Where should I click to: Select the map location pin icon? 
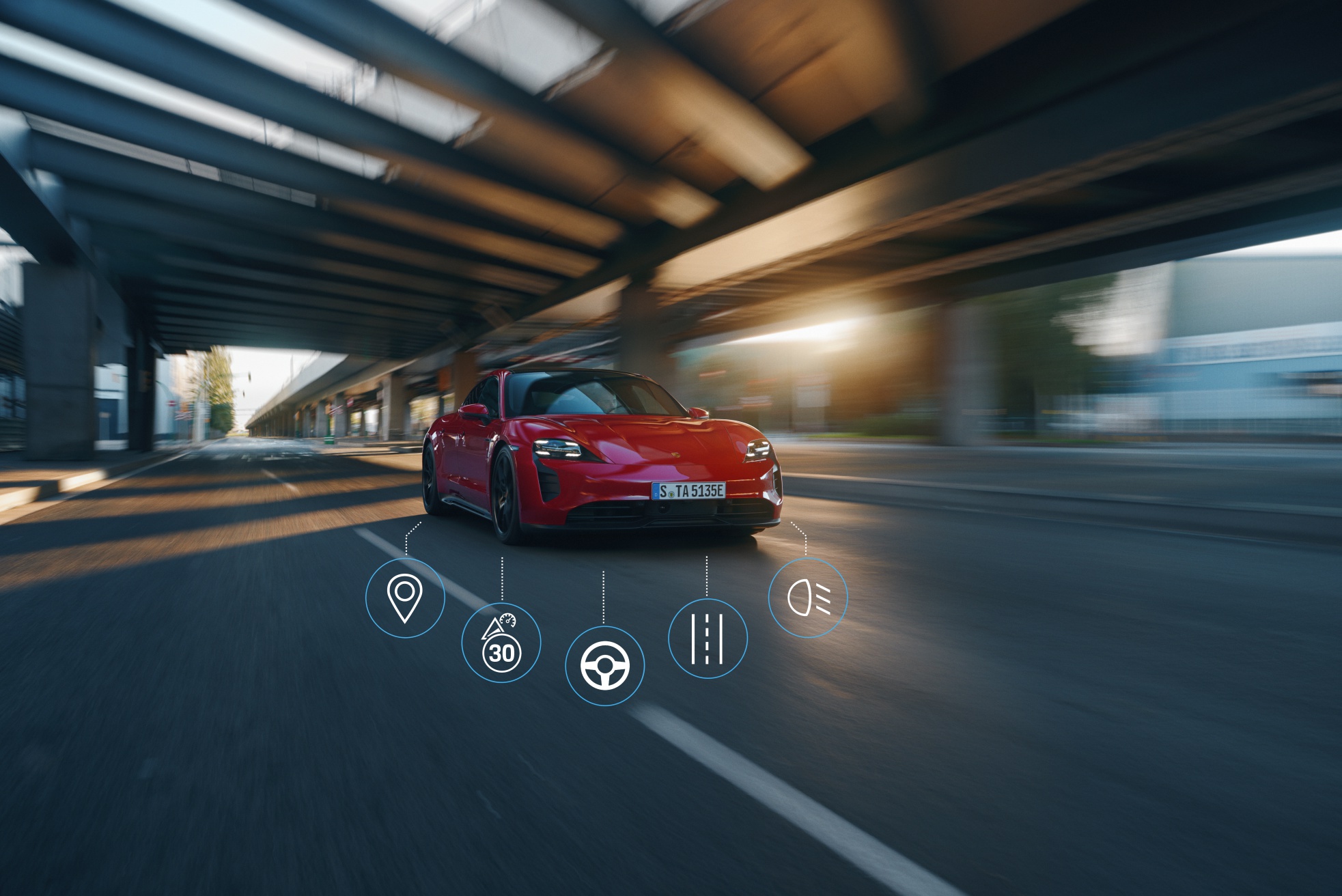point(405,598)
